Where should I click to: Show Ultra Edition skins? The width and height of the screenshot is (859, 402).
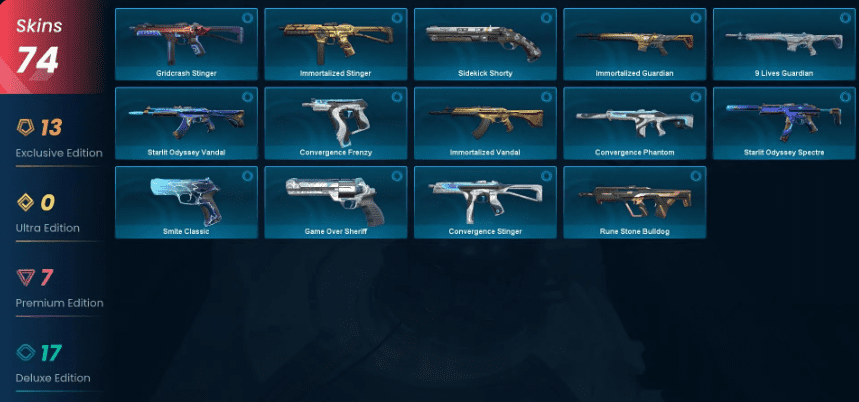[58, 213]
